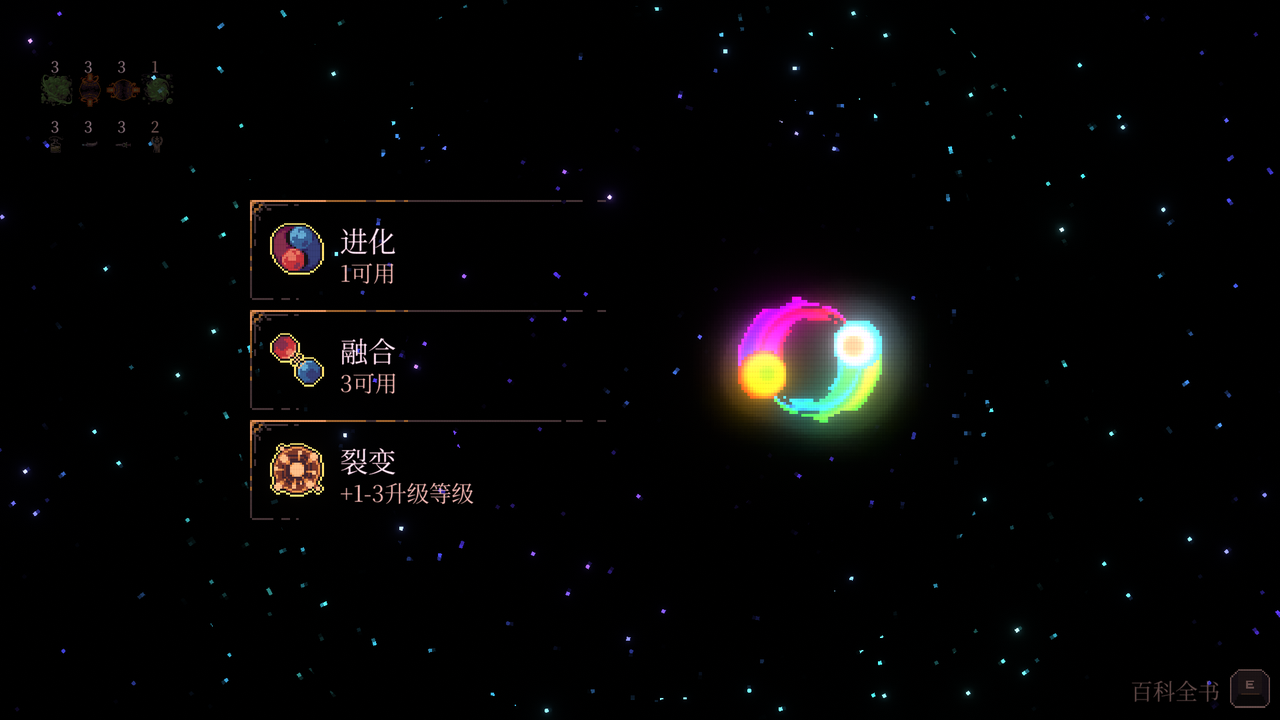
Task: Pick the 裂变 (Fission) upgrade option
Action: coord(420,470)
